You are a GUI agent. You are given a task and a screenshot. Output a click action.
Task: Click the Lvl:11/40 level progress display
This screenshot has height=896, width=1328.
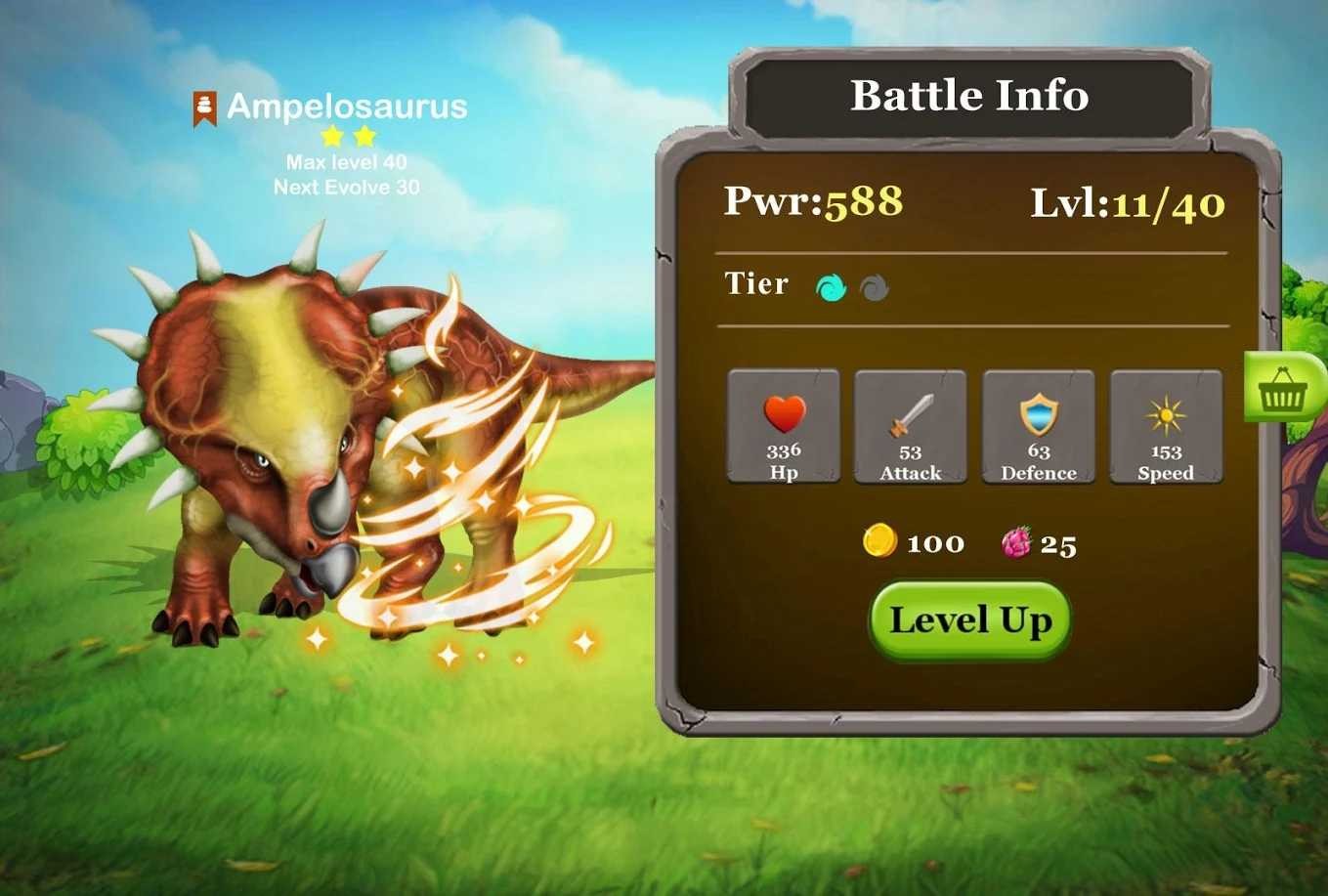point(1126,202)
